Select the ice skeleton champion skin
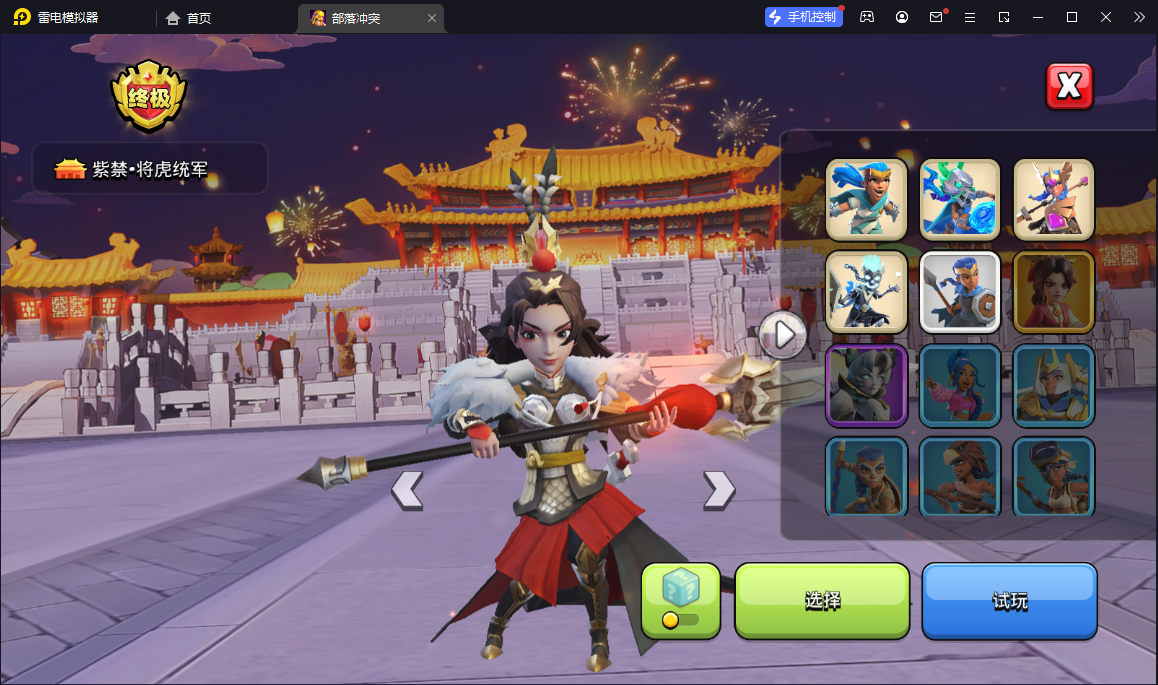Image resolution: width=1158 pixels, height=685 pixels. pyautogui.click(x=866, y=291)
